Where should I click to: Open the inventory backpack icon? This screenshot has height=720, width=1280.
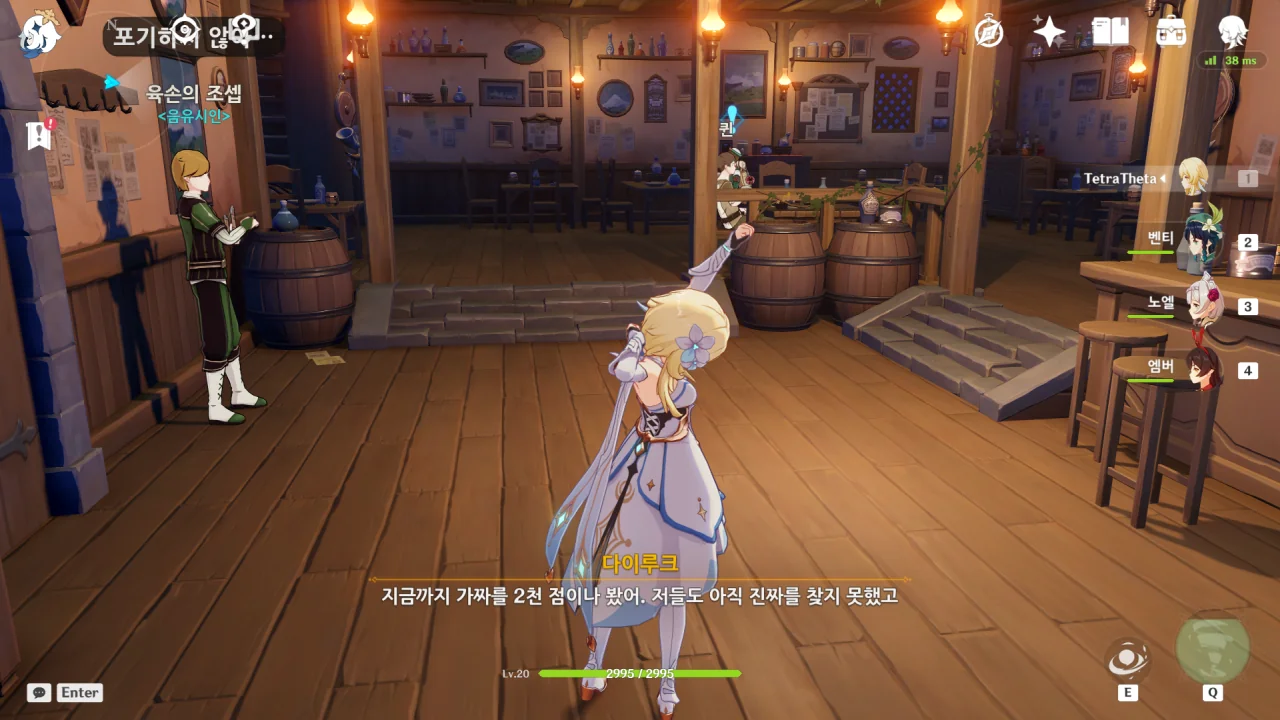click(1171, 33)
